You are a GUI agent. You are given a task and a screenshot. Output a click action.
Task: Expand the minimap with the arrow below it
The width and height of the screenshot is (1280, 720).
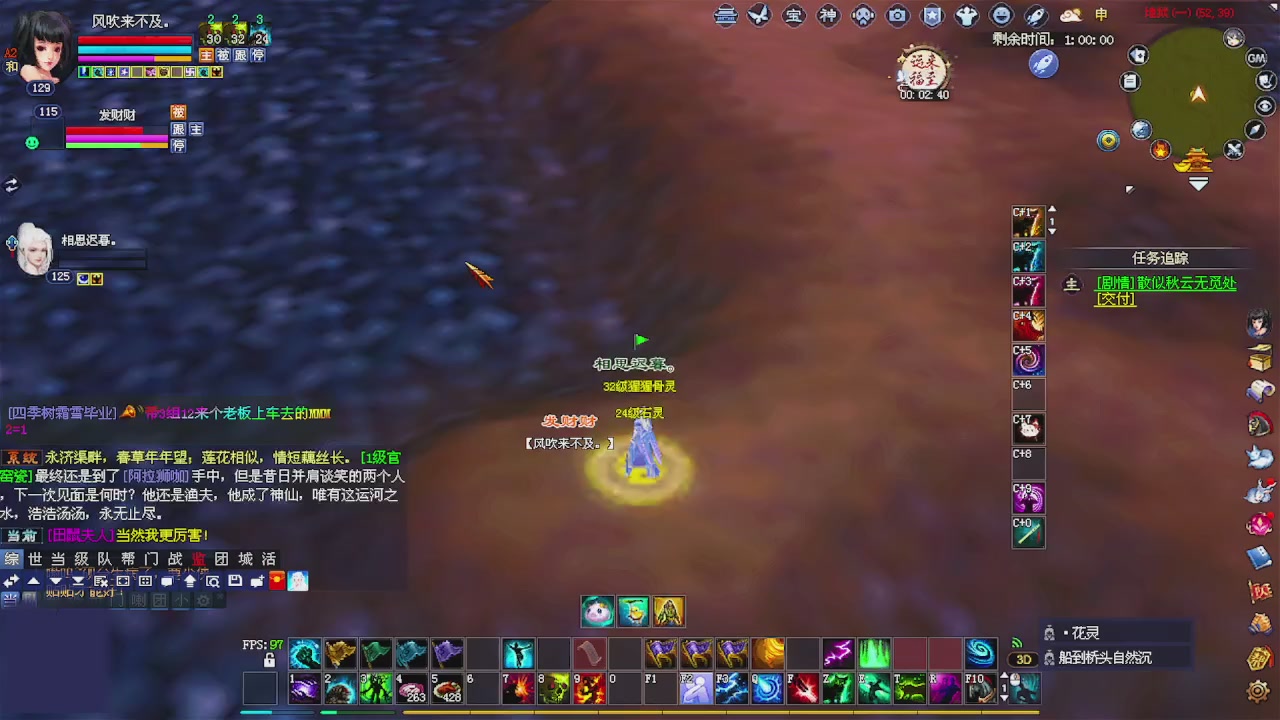coord(1197,182)
